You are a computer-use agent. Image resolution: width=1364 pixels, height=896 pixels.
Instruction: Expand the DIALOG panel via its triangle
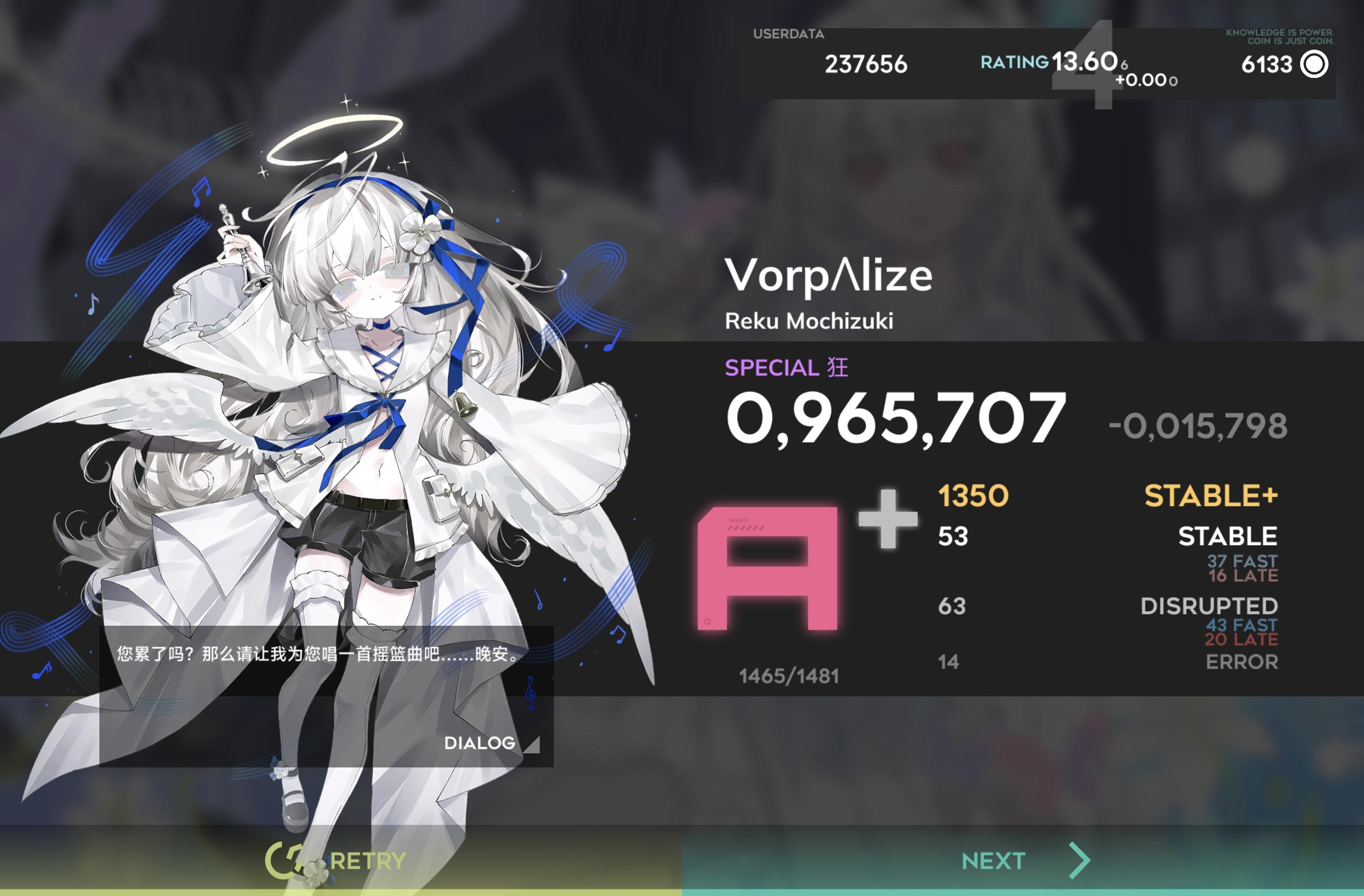coord(533,745)
